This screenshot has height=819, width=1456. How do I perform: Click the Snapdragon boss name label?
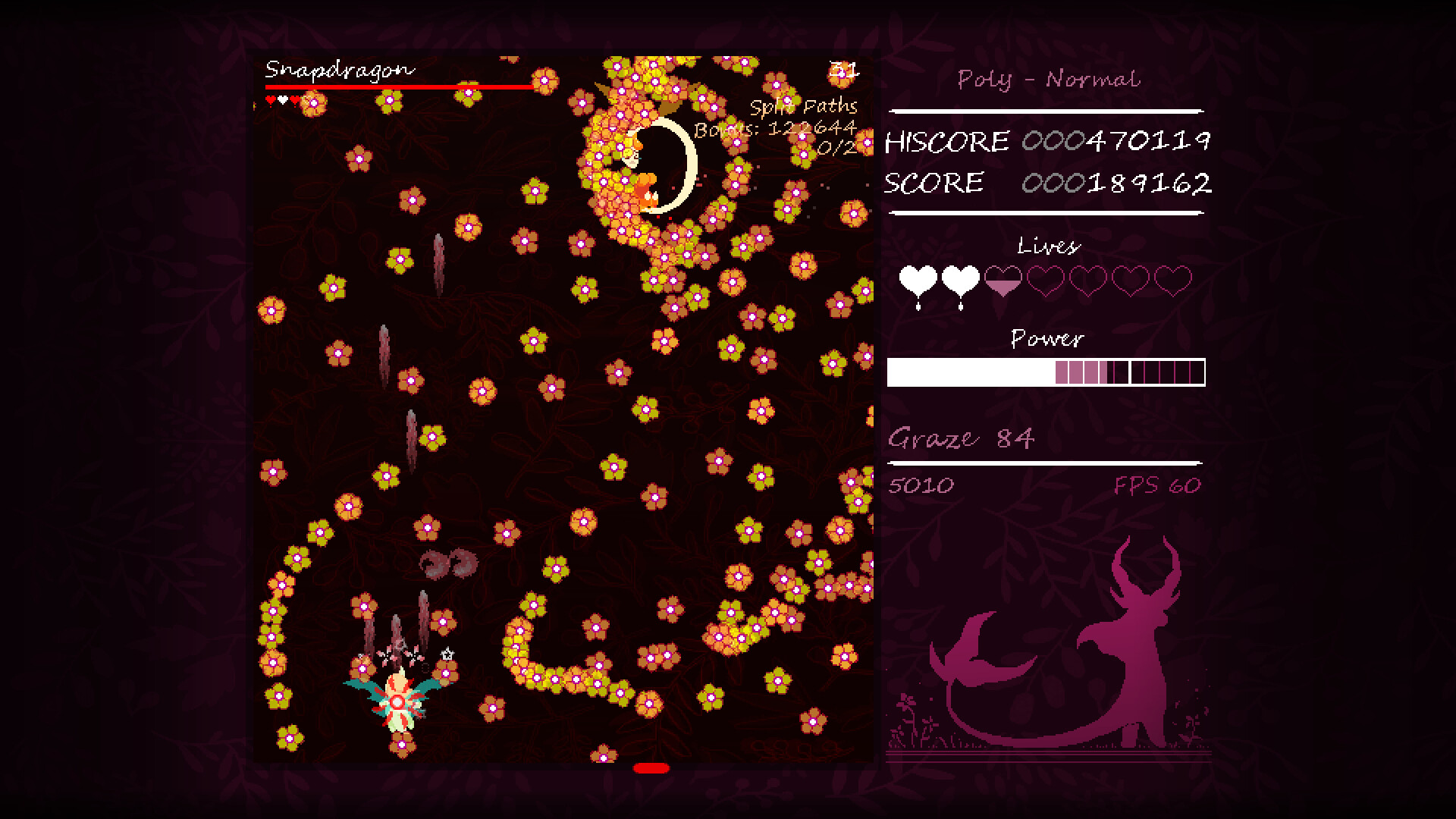pyautogui.click(x=338, y=69)
